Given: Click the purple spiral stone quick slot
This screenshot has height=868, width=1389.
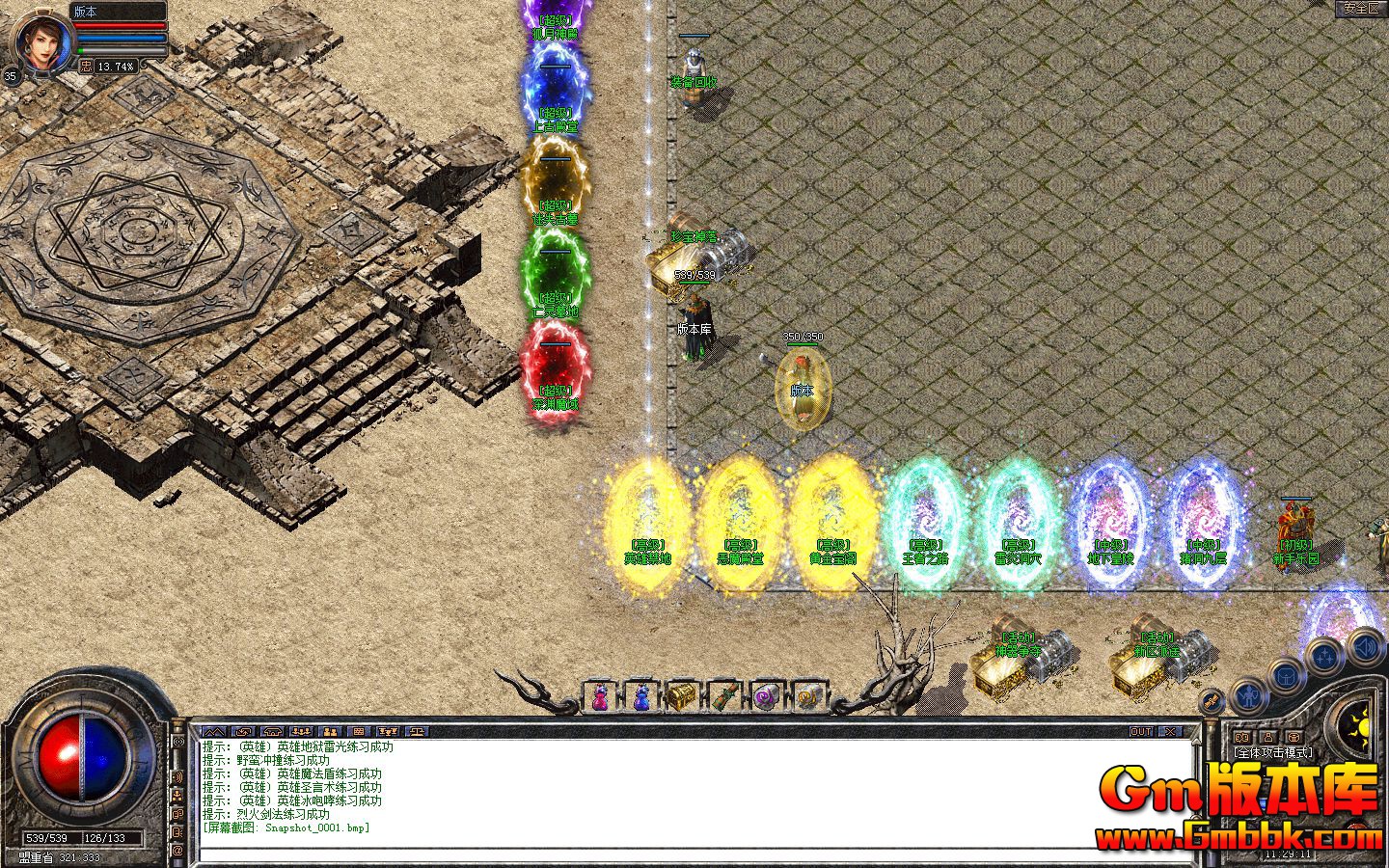Looking at the screenshot, I should [765, 696].
